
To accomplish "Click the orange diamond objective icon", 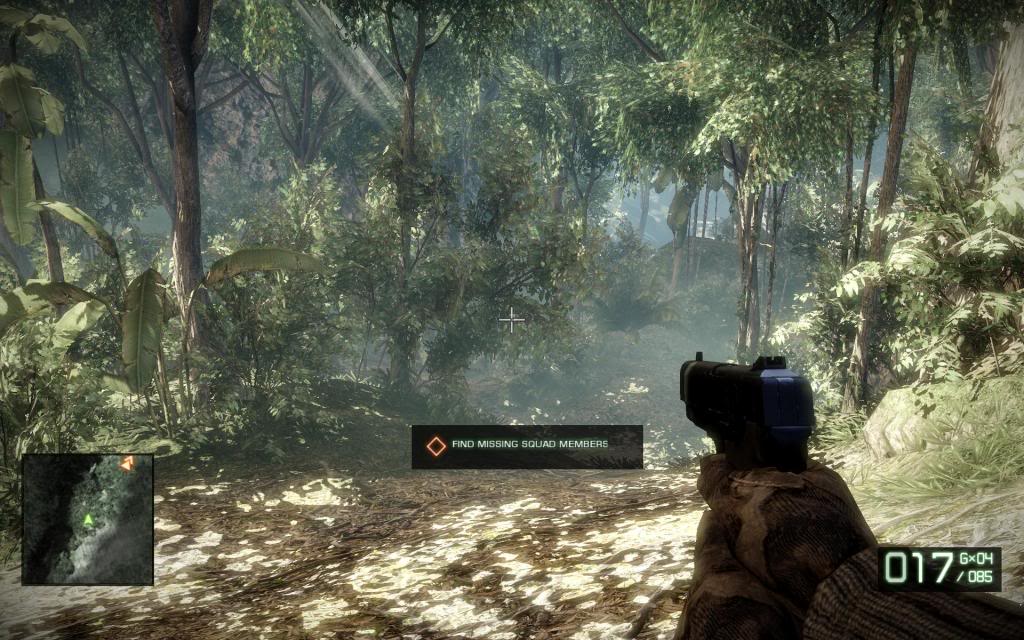I will click(435, 447).
